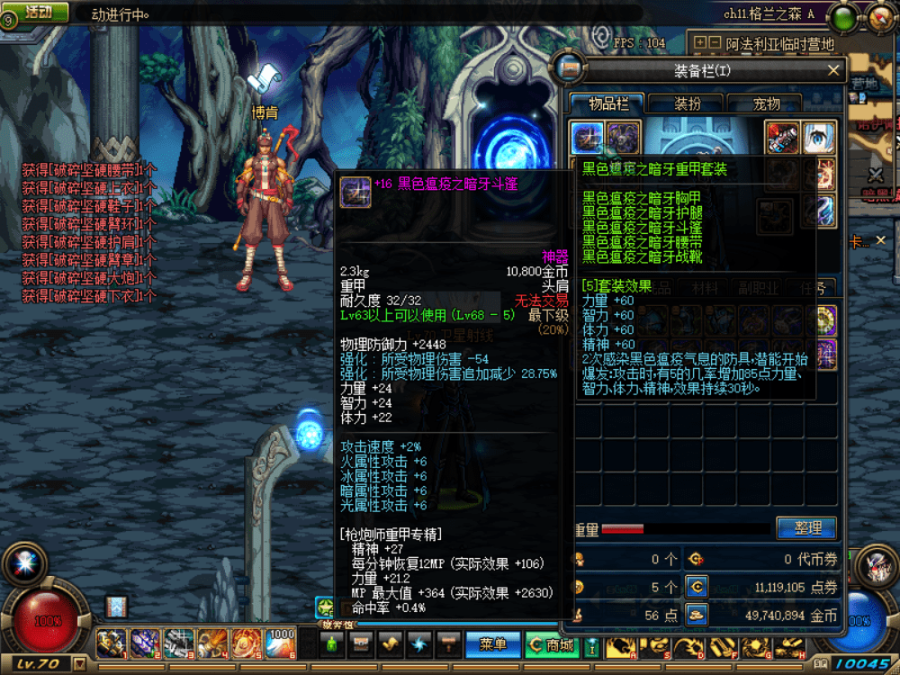Use the hotbar potion with 1000 count
The height and width of the screenshot is (675, 900).
(282, 643)
